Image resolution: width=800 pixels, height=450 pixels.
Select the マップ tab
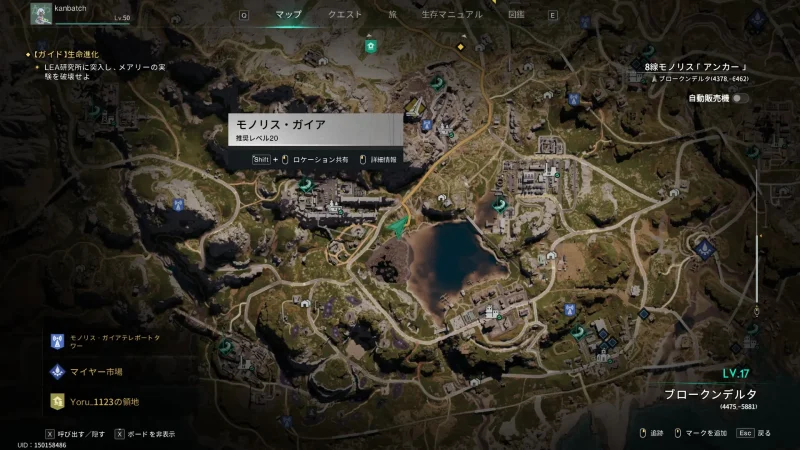(x=288, y=15)
